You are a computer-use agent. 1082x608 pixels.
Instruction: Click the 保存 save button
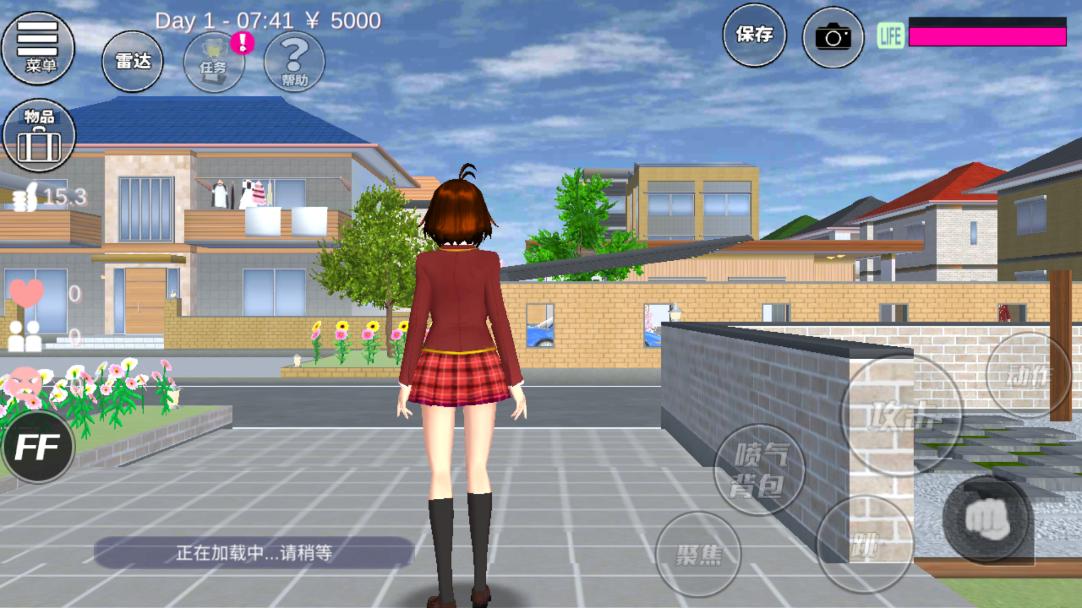click(754, 36)
